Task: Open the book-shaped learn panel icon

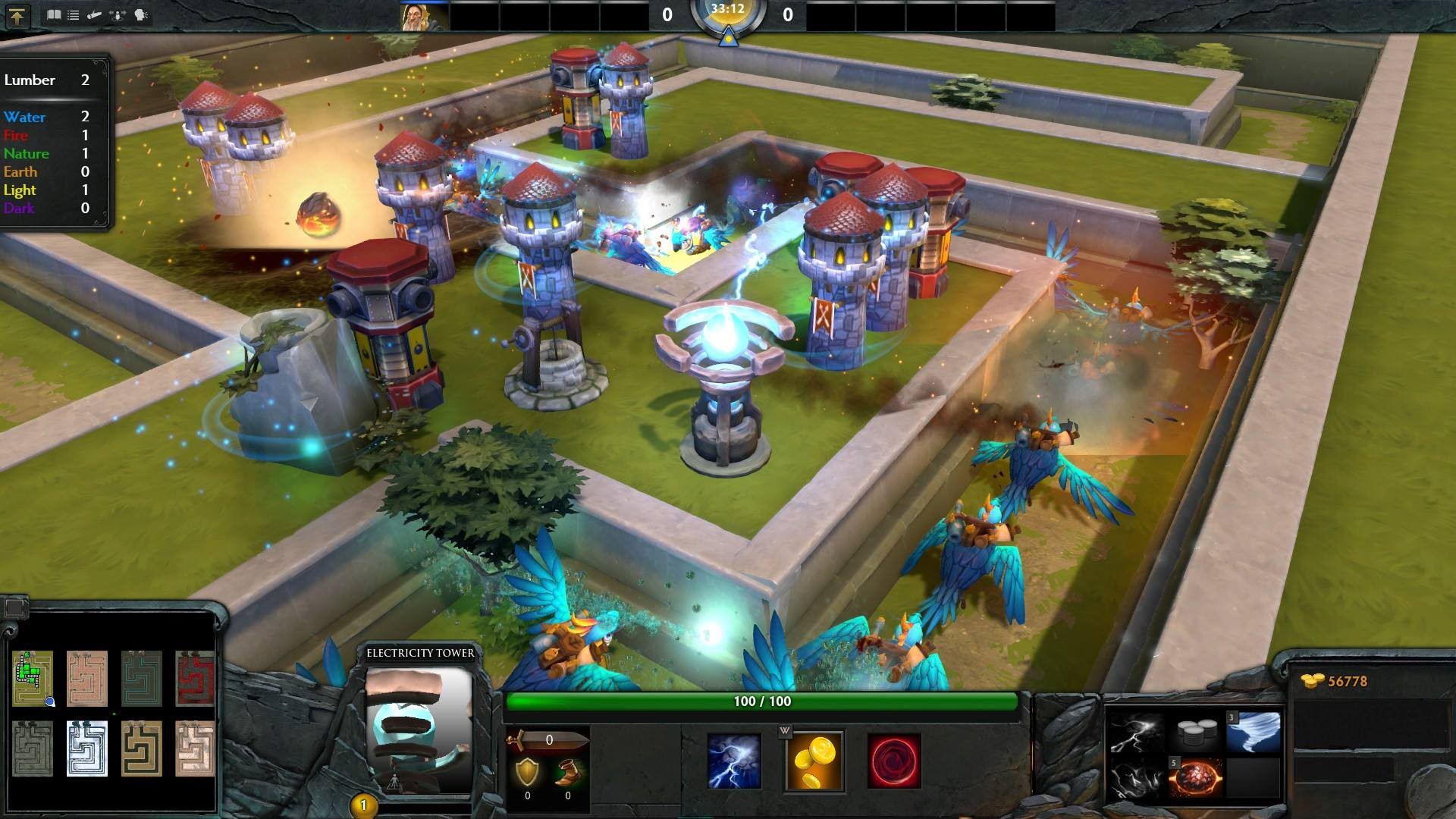Action: point(54,14)
